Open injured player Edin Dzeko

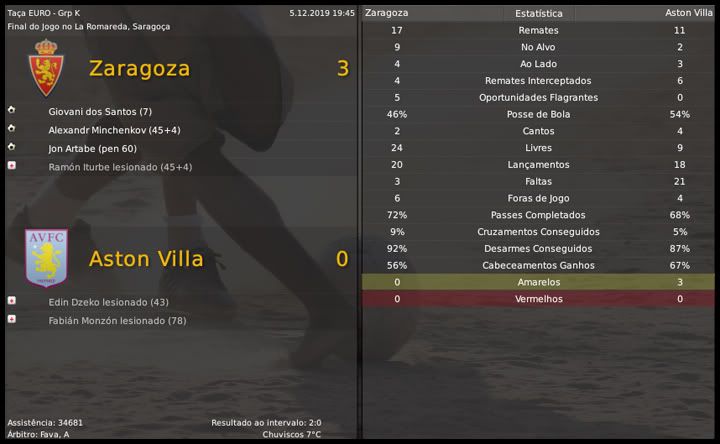click(108, 302)
